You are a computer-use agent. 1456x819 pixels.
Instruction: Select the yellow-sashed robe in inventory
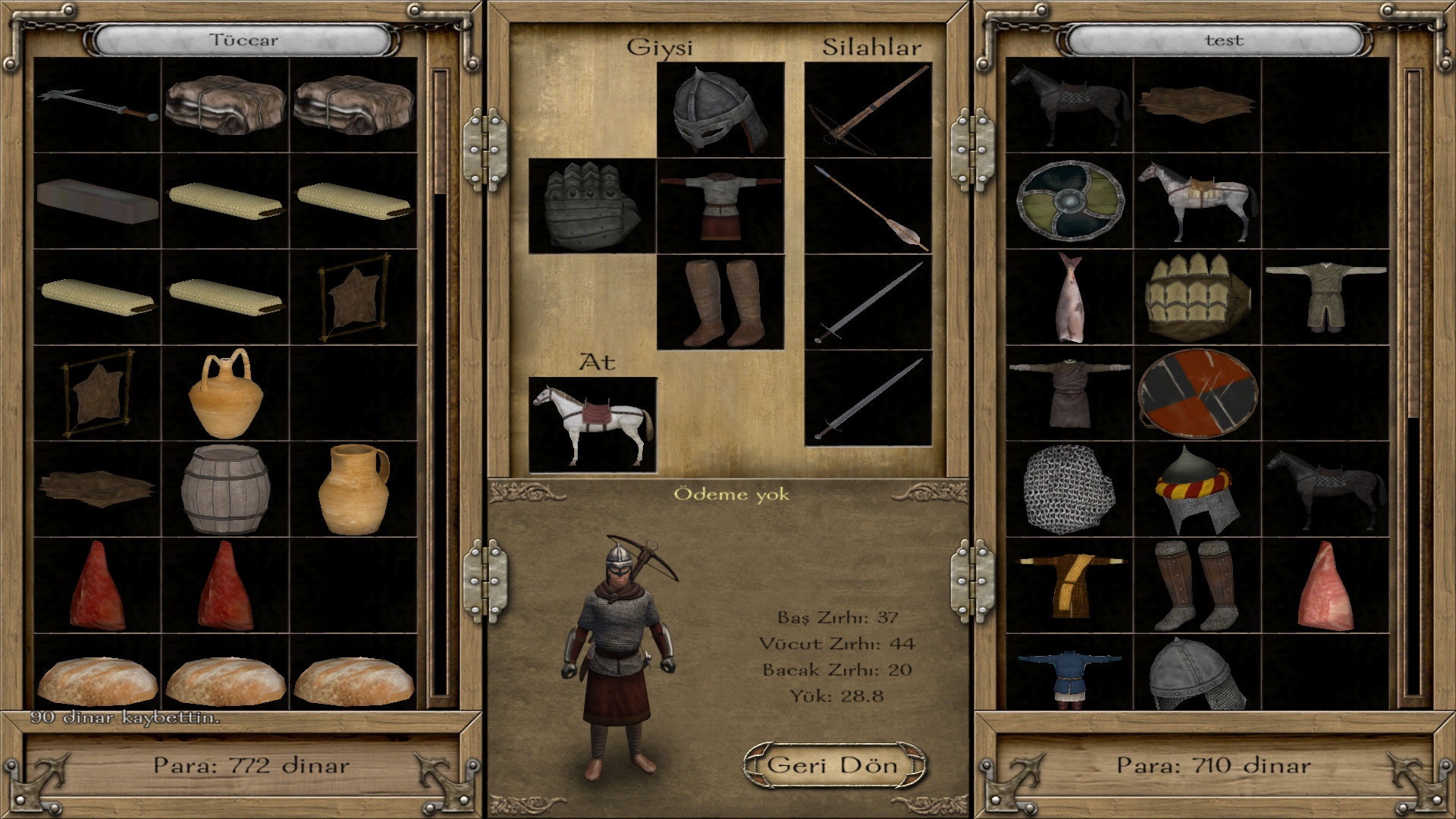[x=1069, y=585]
